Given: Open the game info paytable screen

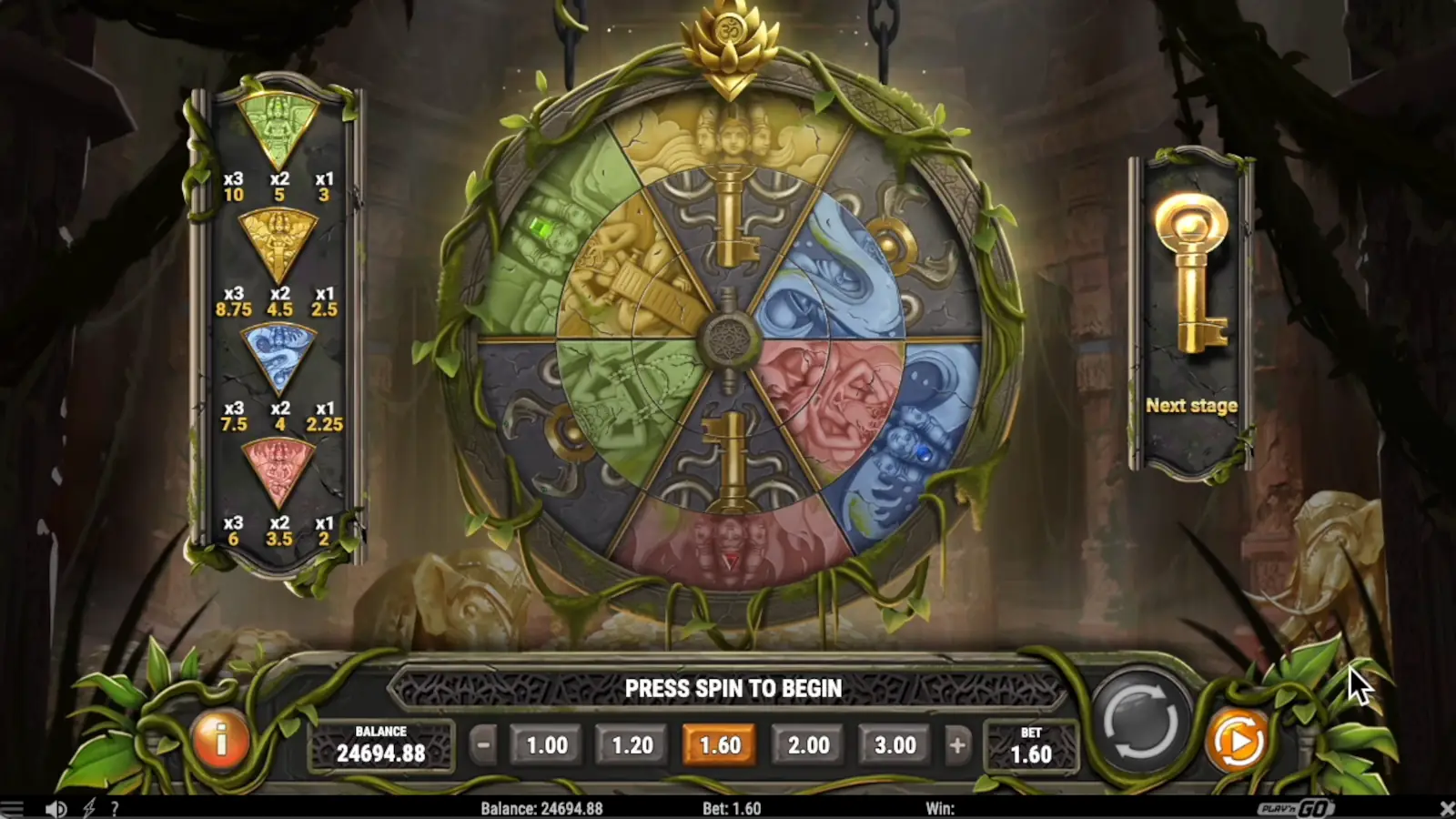Looking at the screenshot, I should click(x=219, y=743).
